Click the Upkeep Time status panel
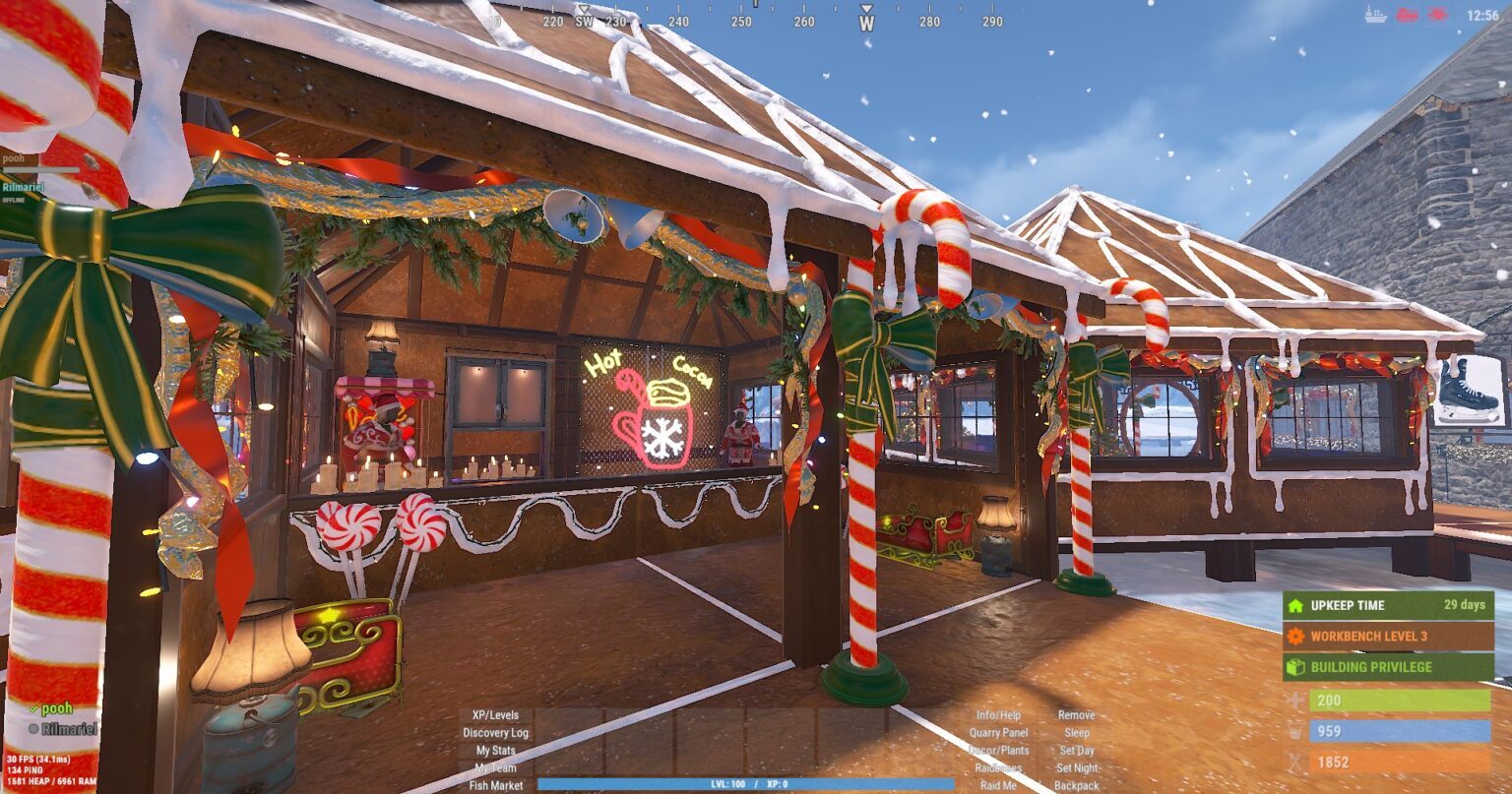The width and height of the screenshot is (1512, 794). 1387,605
